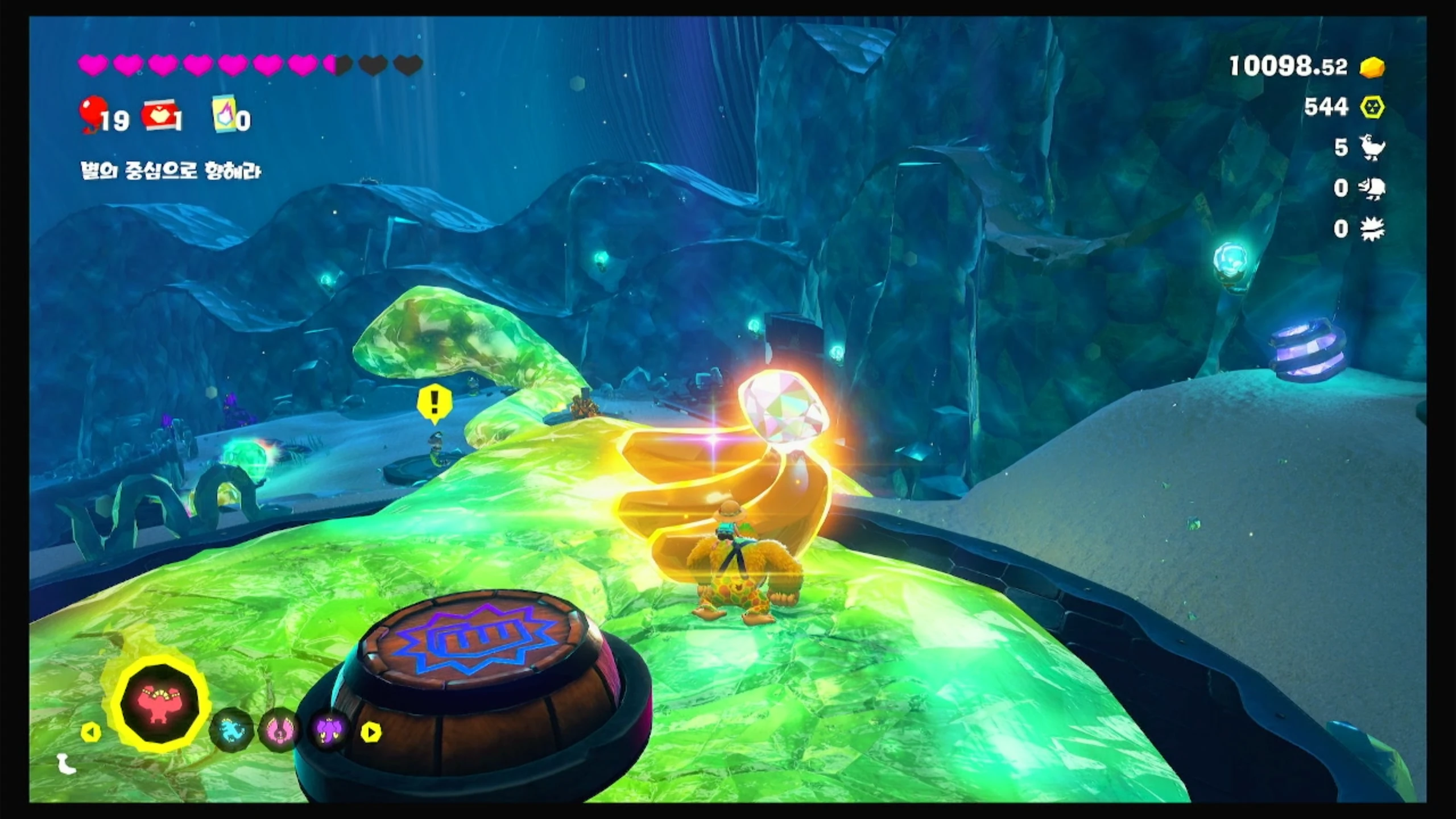Click the yellow hexagon chip icon
Viewport: 1456px width, 819px height.
[1372, 107]
